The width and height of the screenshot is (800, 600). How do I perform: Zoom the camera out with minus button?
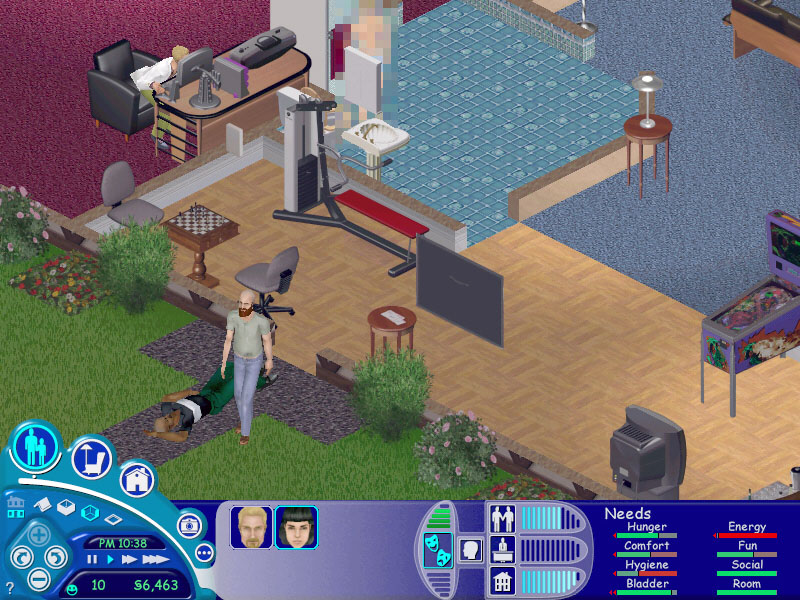[37, 577]
